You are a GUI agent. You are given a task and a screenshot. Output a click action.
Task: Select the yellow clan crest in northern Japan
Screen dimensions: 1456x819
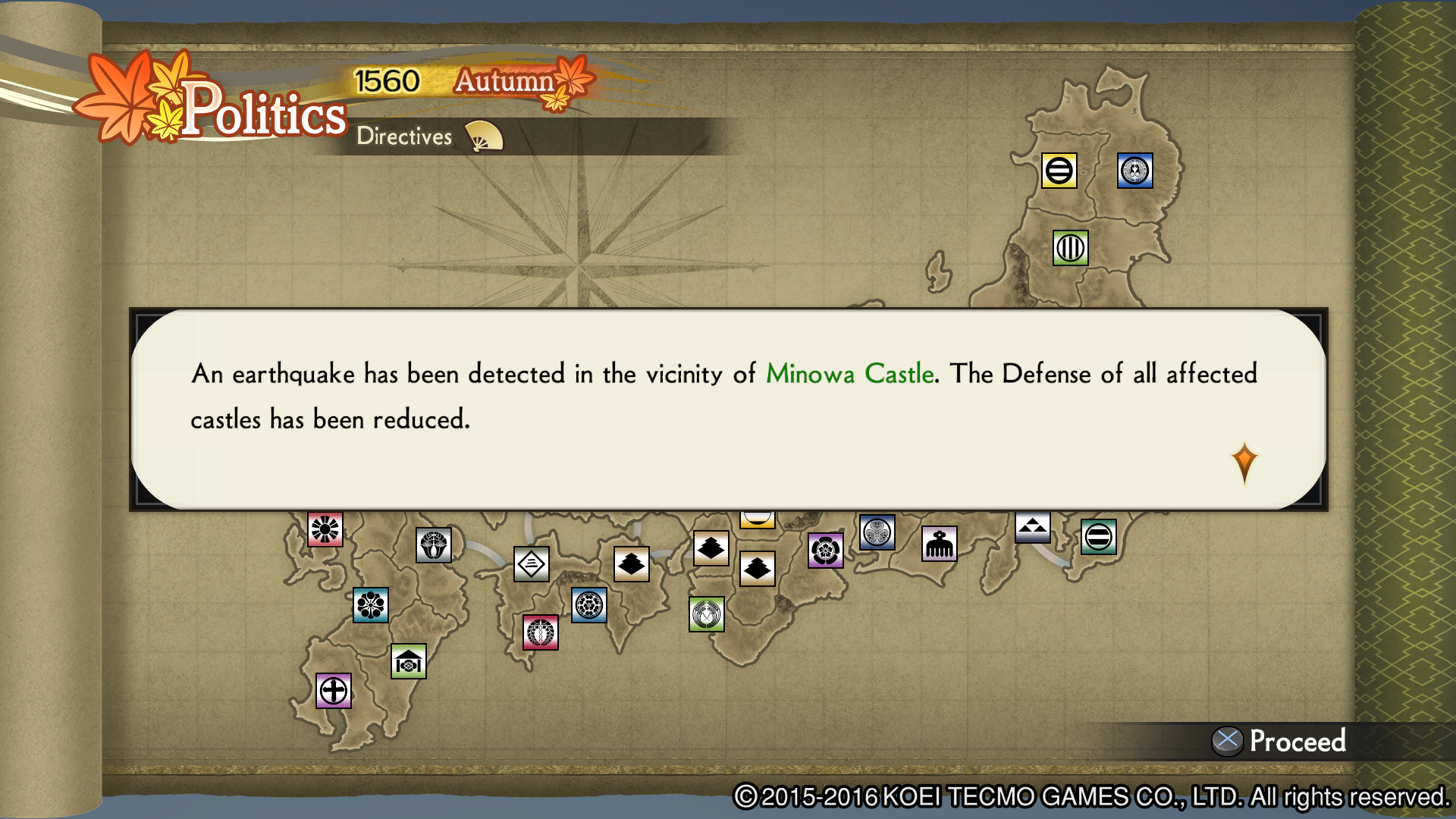click(x=1059, y=172)
